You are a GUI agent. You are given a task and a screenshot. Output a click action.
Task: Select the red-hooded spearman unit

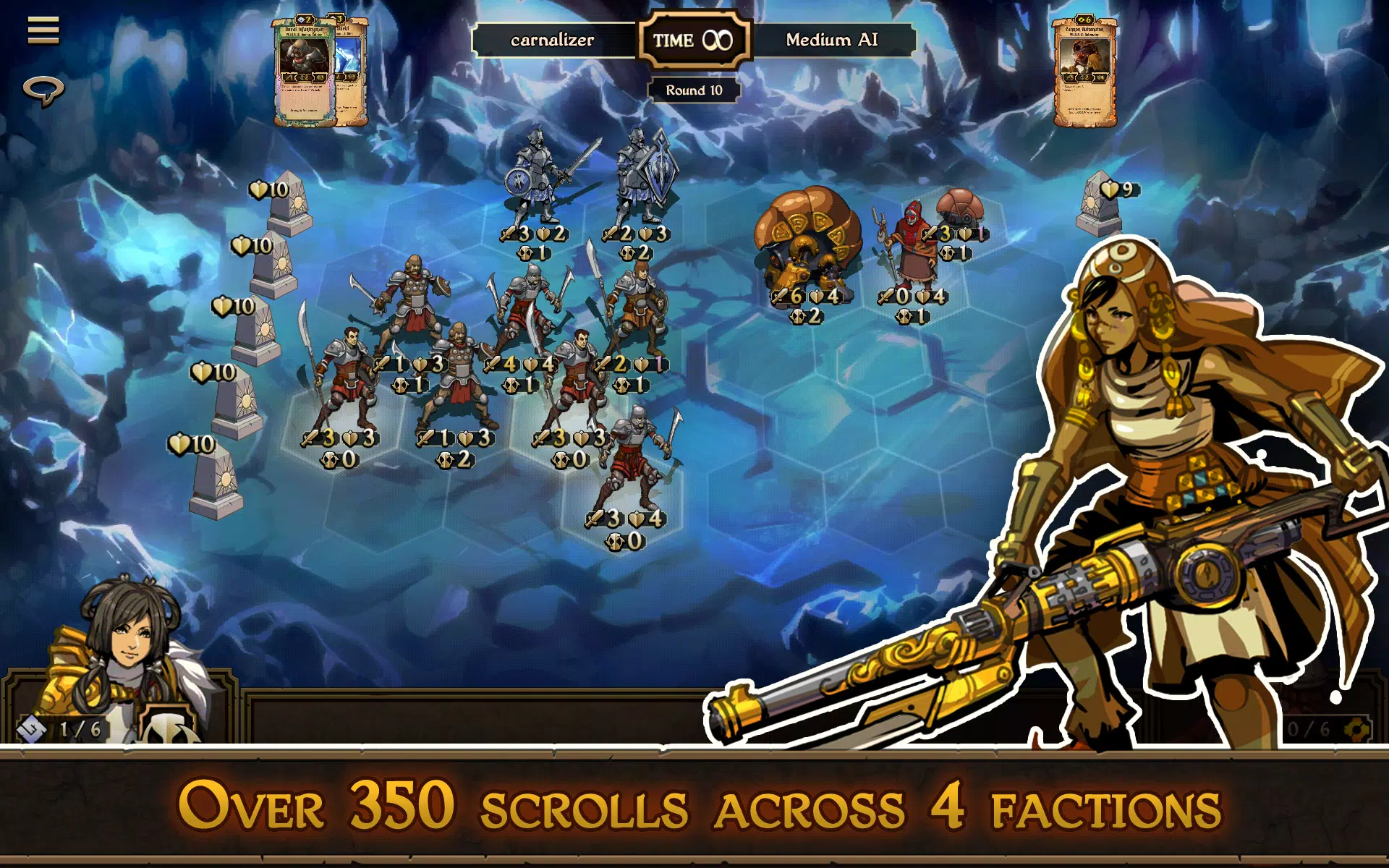coord(910,246)
